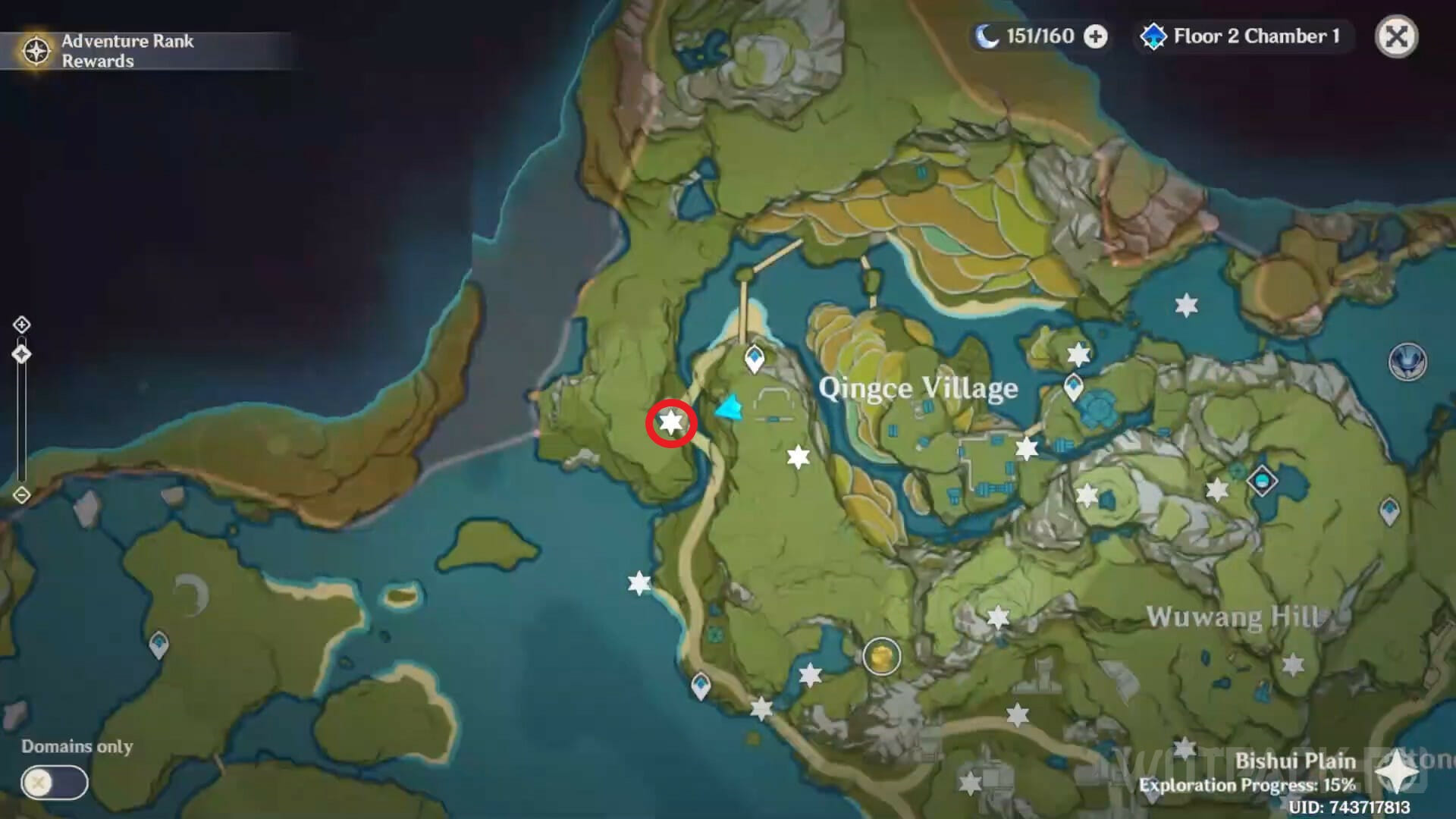Select the red-circled star map pin
The image size is (1456, 819).
tap(671, 422)
